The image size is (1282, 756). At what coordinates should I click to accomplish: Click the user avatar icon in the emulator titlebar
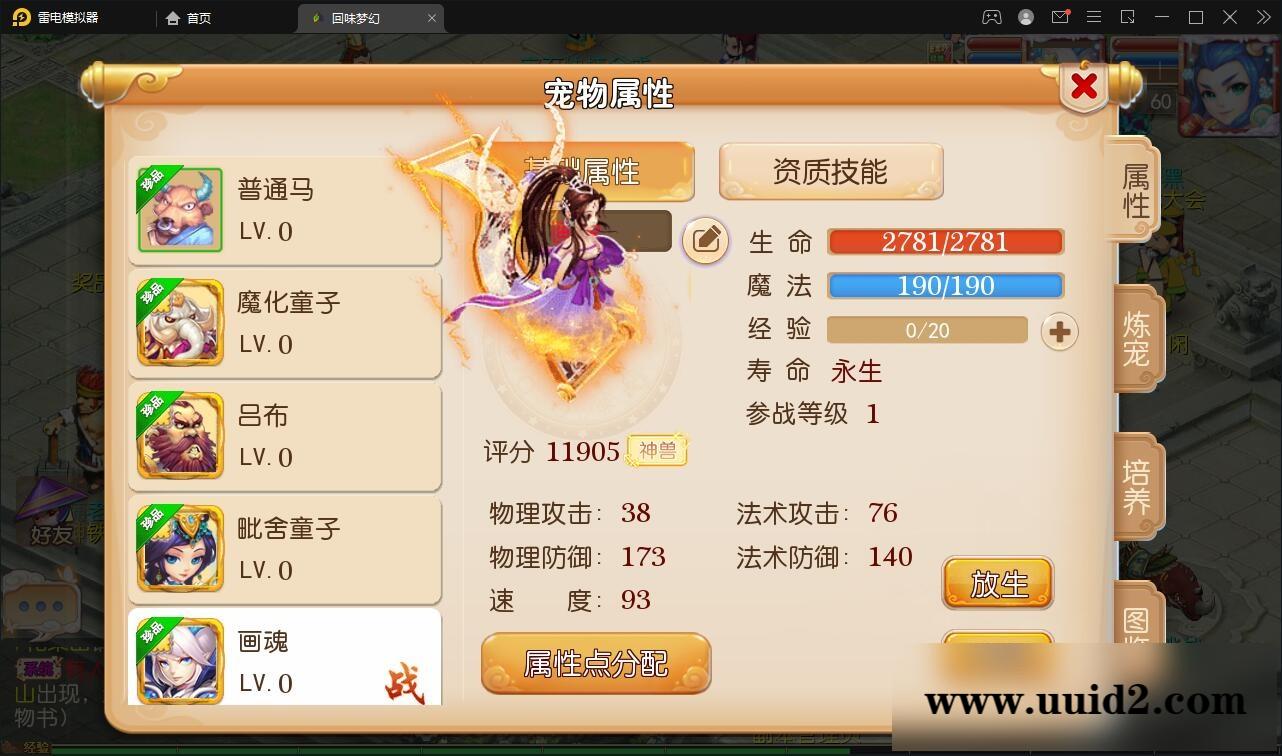pos(1025,17)
